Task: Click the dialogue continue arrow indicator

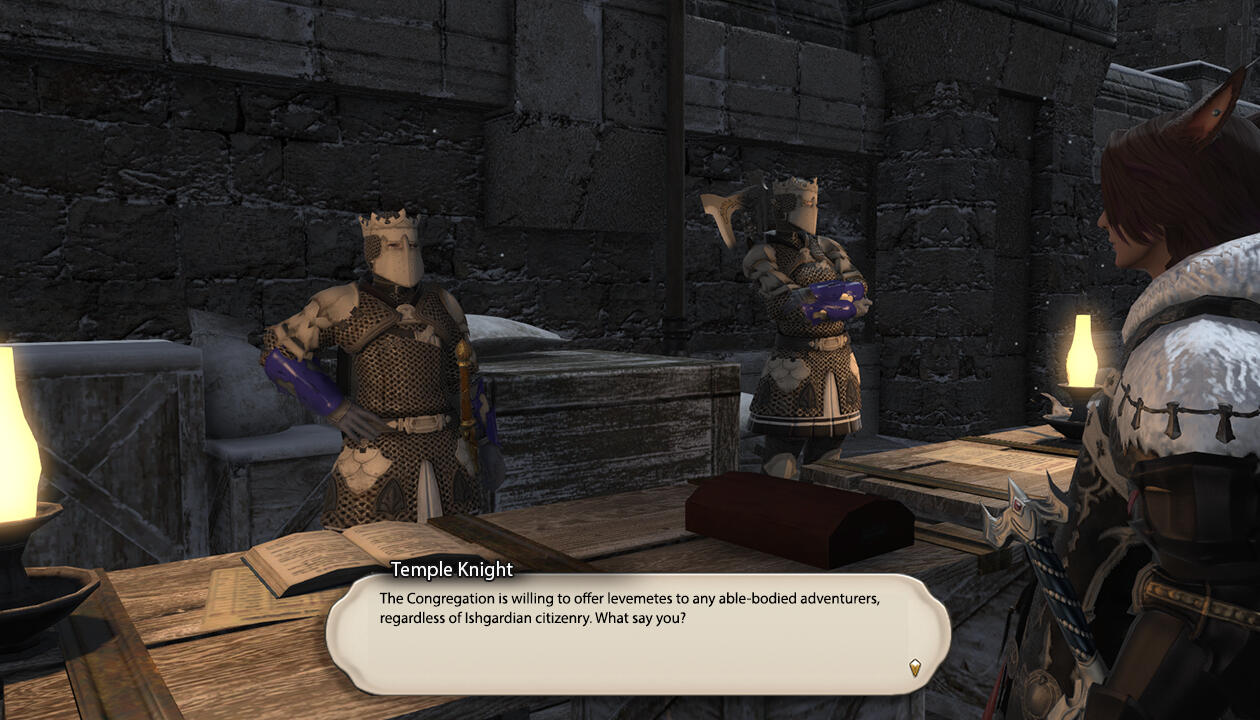Action: coord(914,667)
